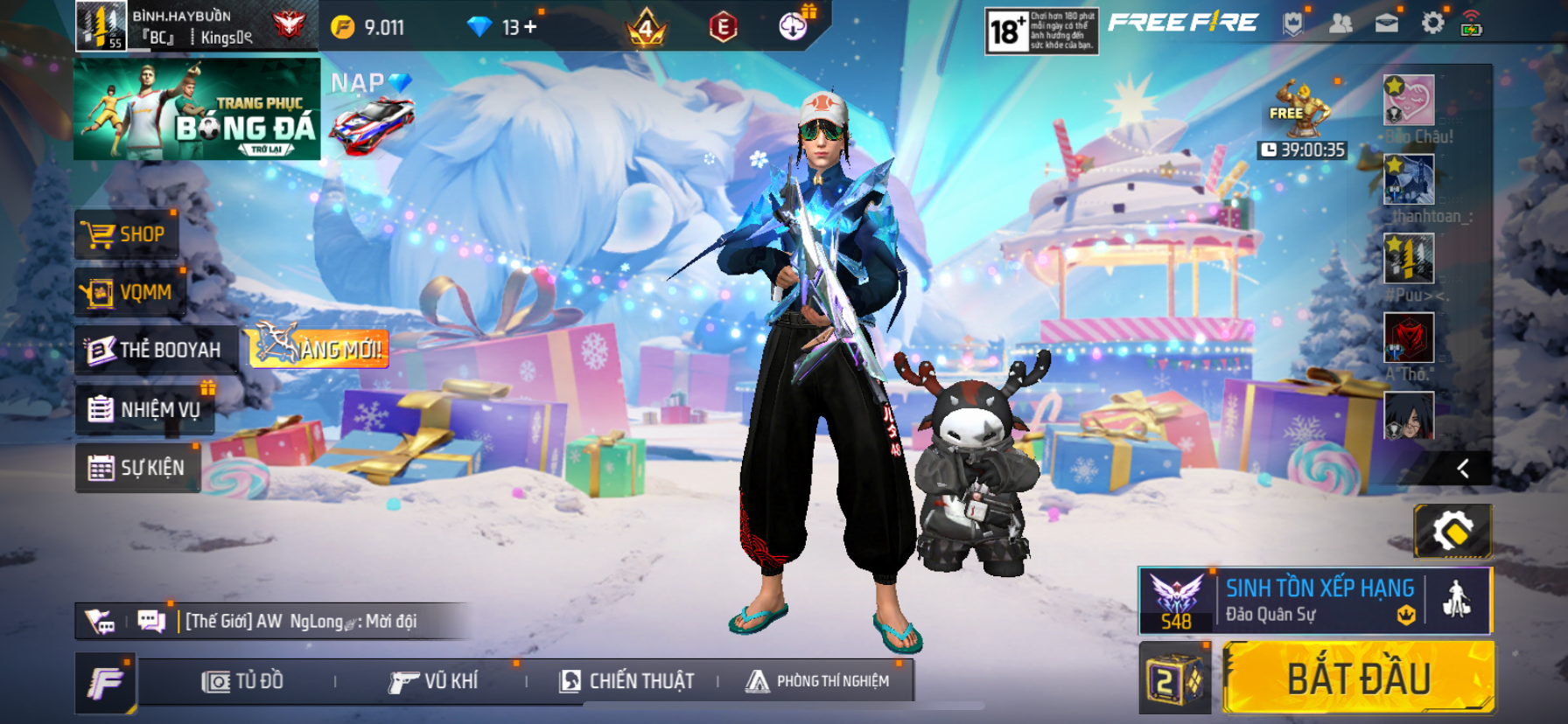The image size is (1568, 724).
Task: Open the world chat message bar
Action: 300,622
